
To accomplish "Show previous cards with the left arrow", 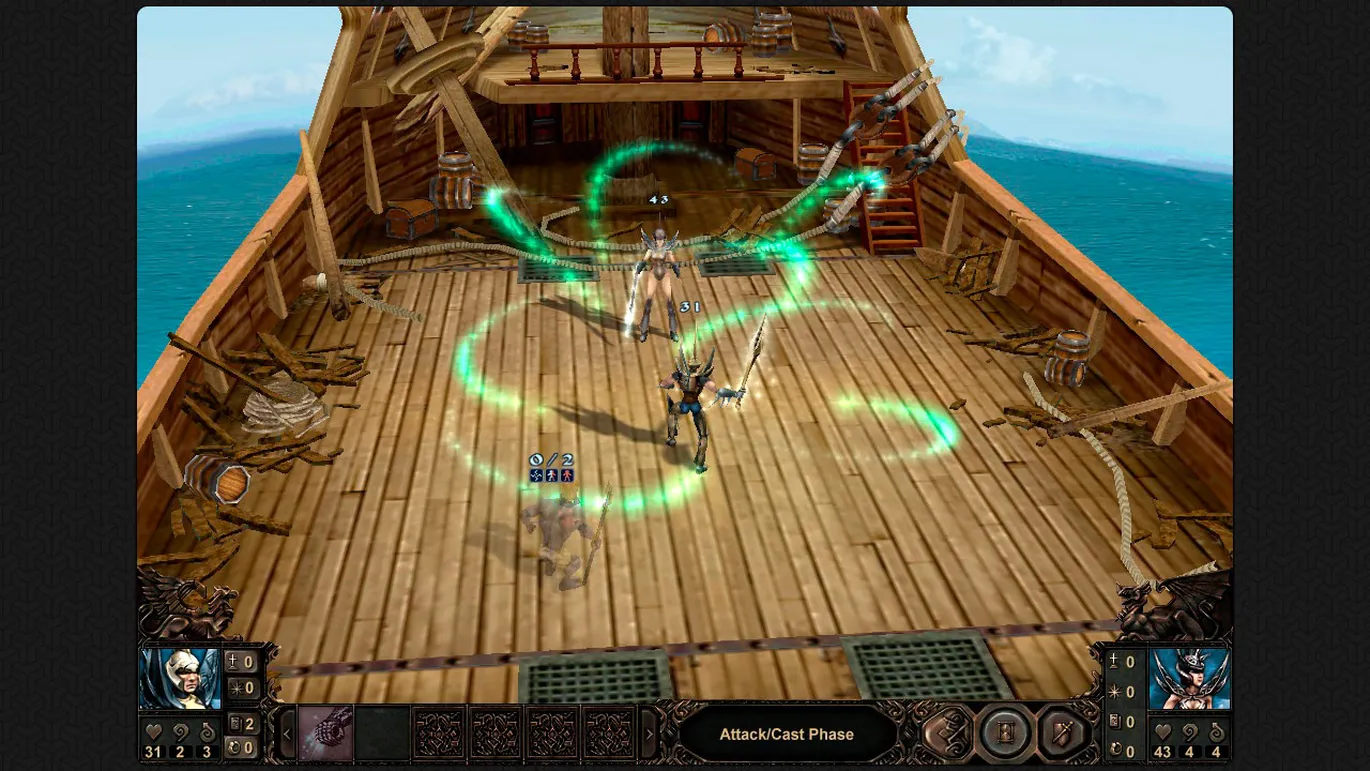I will (x=287, y=735).
